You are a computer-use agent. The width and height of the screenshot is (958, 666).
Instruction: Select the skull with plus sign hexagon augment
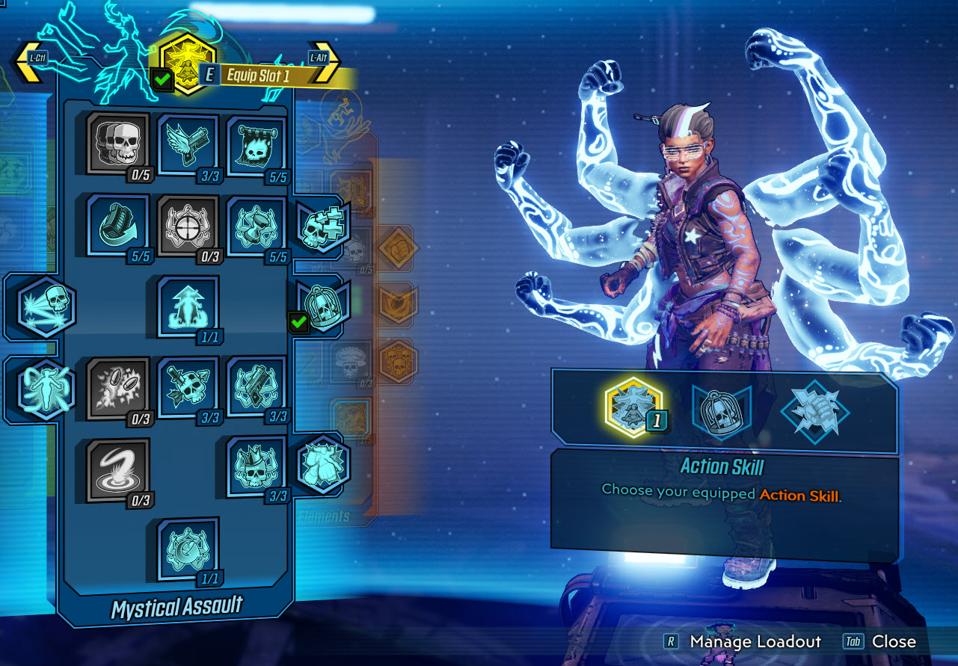(x=322, y=227)
